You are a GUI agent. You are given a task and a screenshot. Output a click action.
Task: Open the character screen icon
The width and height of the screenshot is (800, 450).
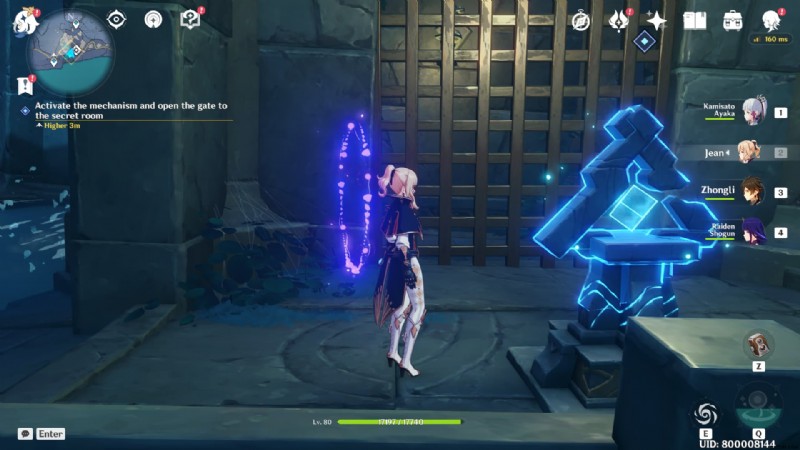click(x=771, y=20)
